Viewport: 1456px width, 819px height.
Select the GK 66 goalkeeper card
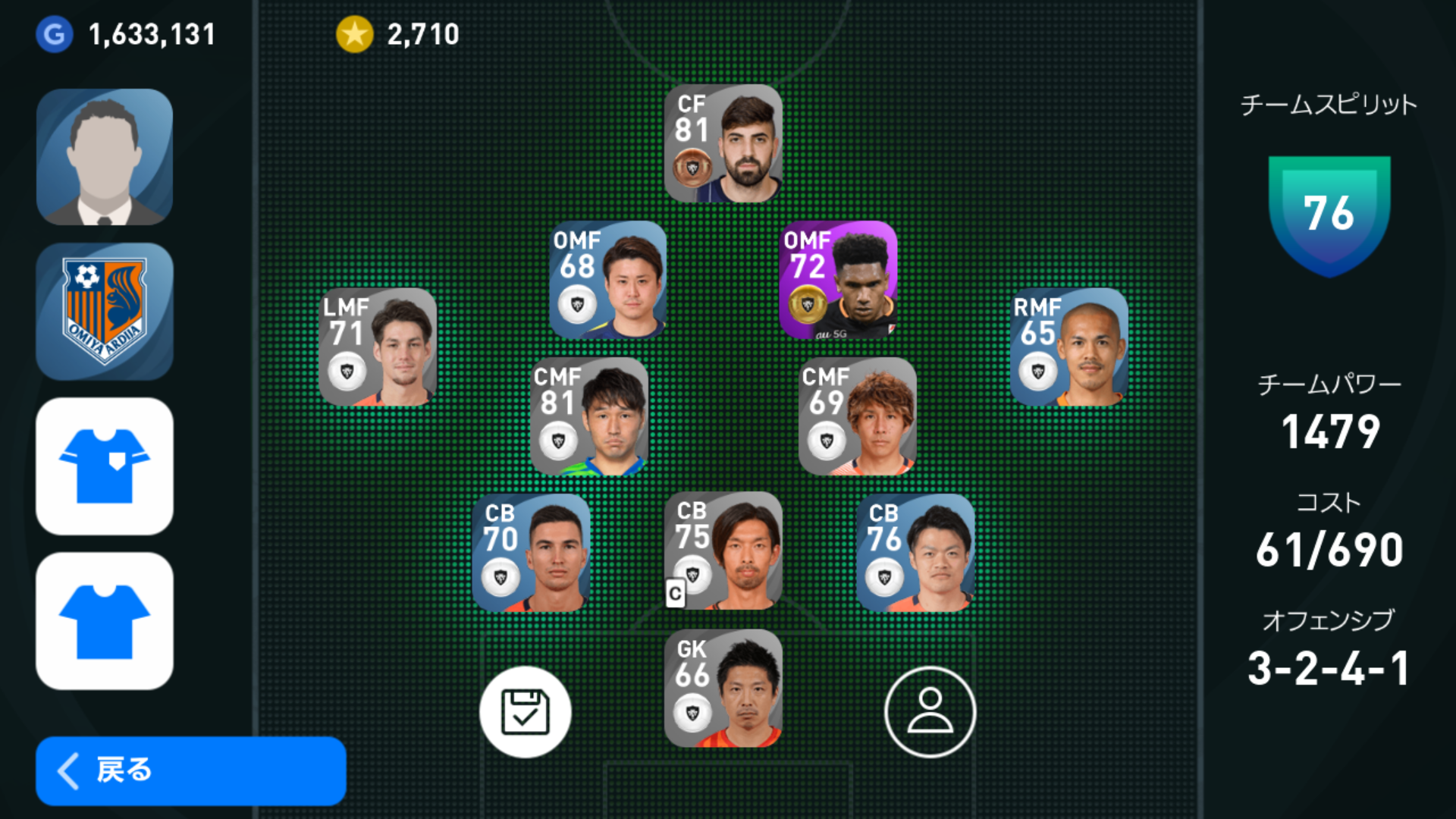pos(723,689)
